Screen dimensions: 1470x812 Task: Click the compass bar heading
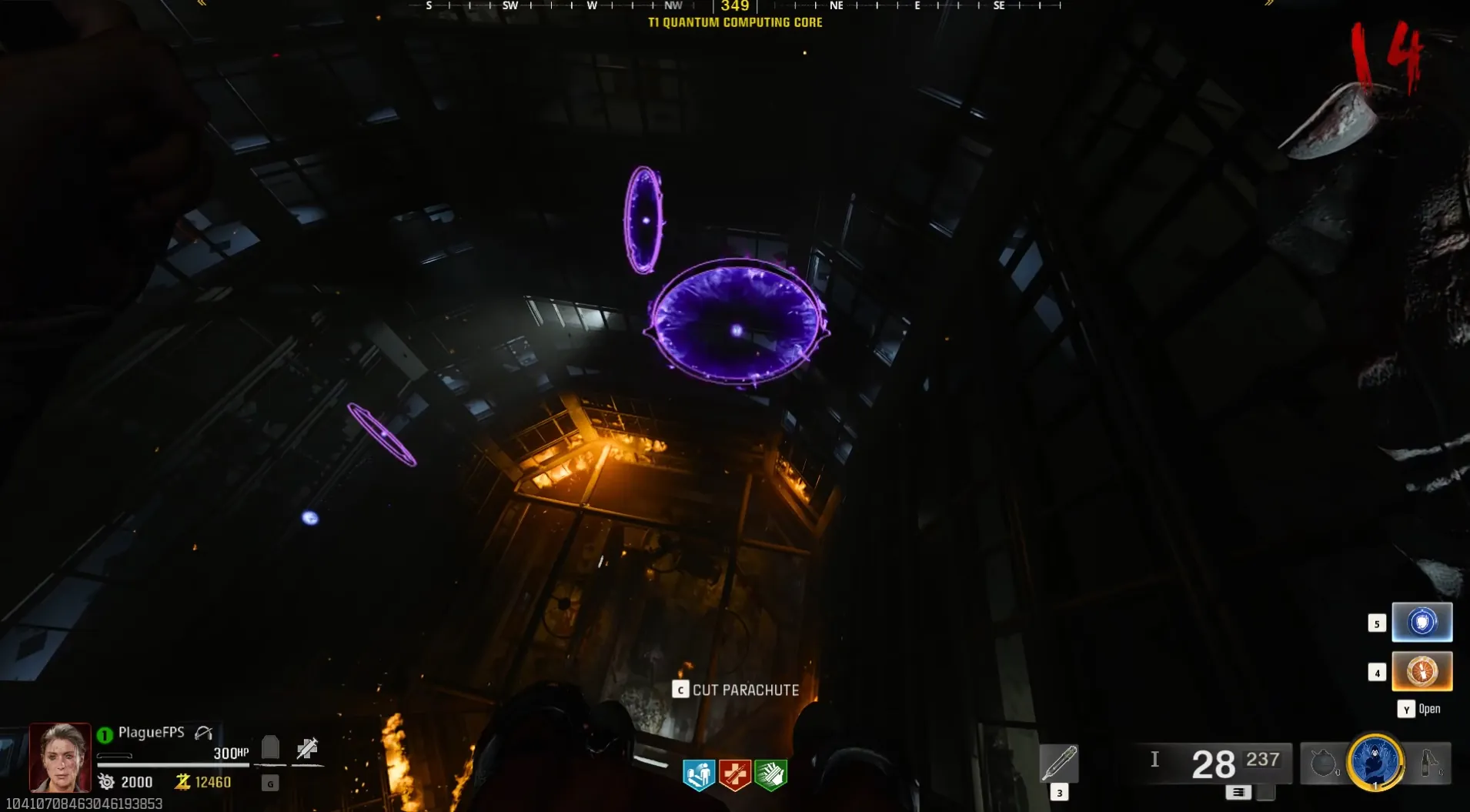[735, 6]
